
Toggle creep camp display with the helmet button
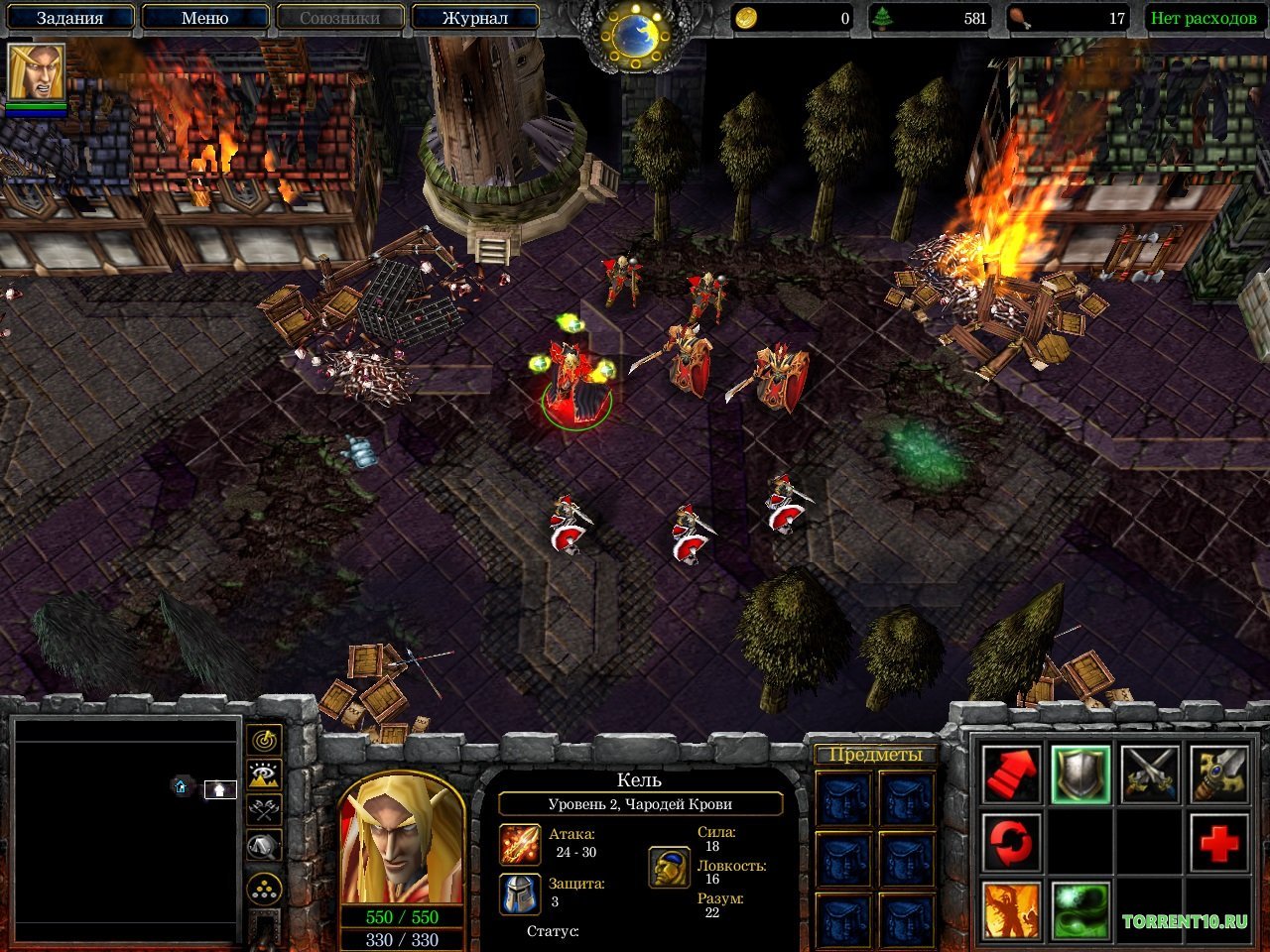(264, 846)
